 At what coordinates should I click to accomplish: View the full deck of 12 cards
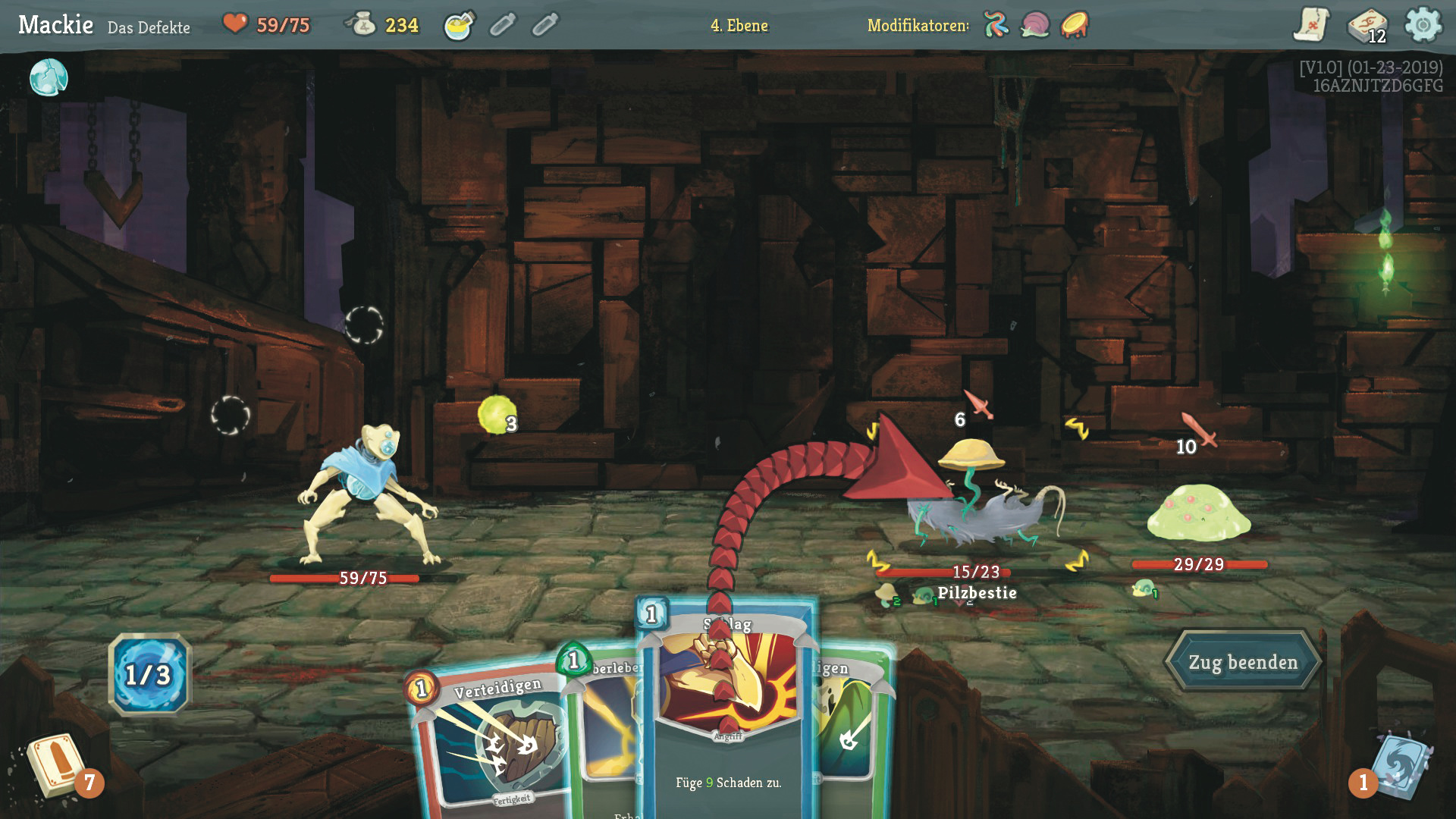coord(1366,26)
